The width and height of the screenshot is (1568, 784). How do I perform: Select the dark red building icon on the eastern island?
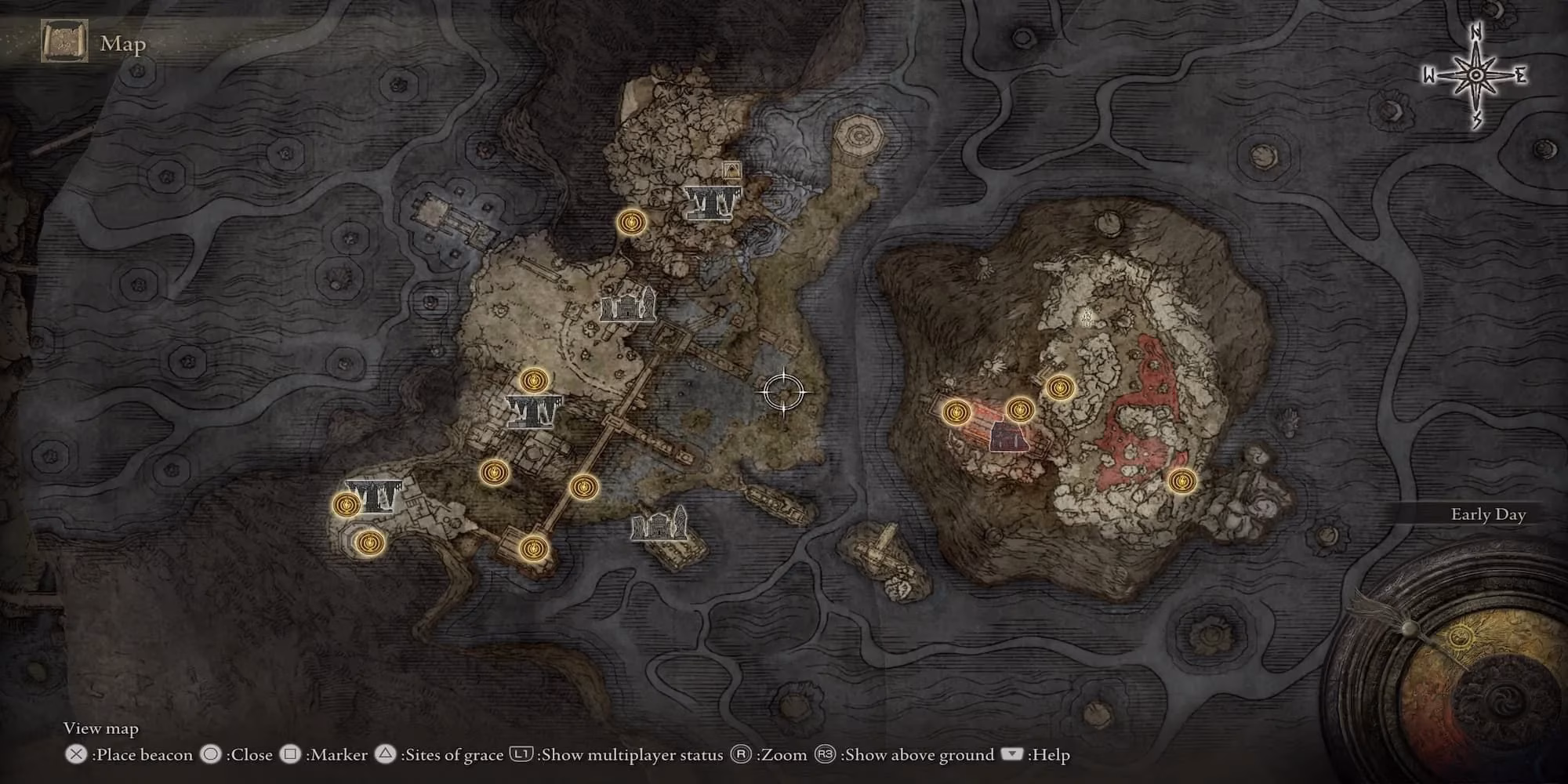click(x=1009, y=437)
